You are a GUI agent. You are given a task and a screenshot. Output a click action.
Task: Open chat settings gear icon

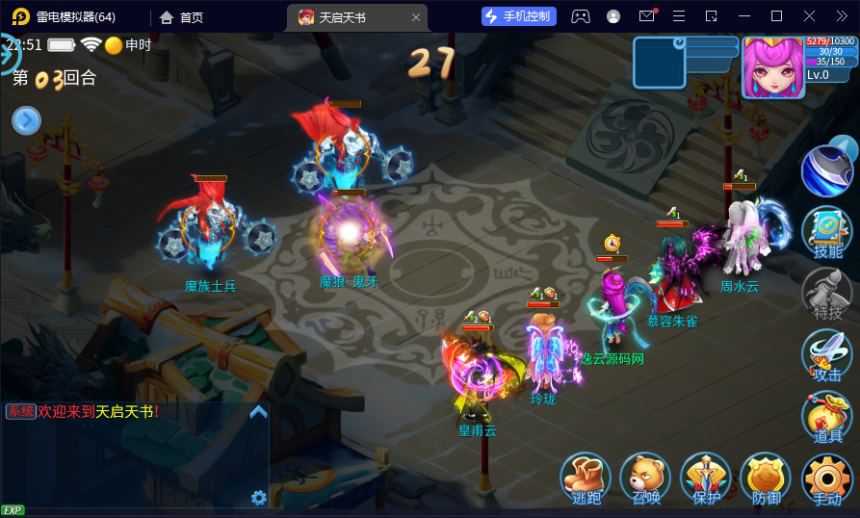259,498
